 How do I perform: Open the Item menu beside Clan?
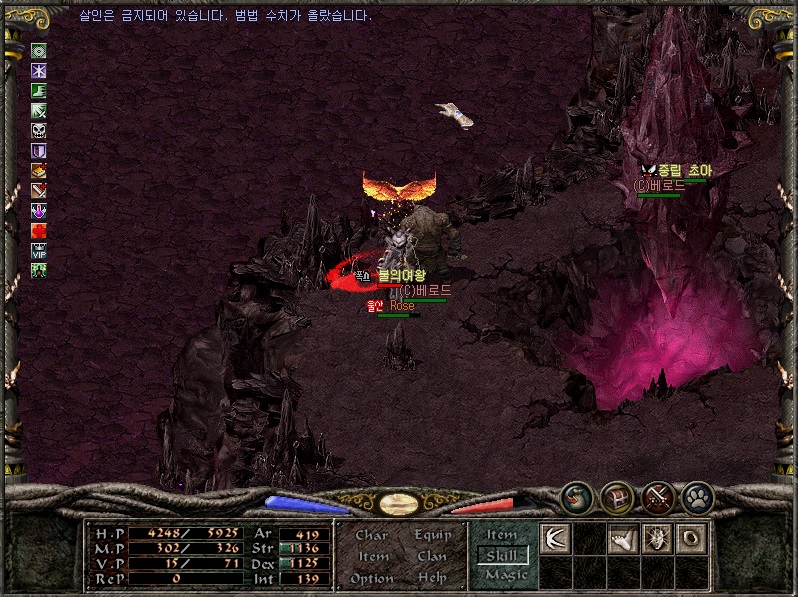pos(373,556)
